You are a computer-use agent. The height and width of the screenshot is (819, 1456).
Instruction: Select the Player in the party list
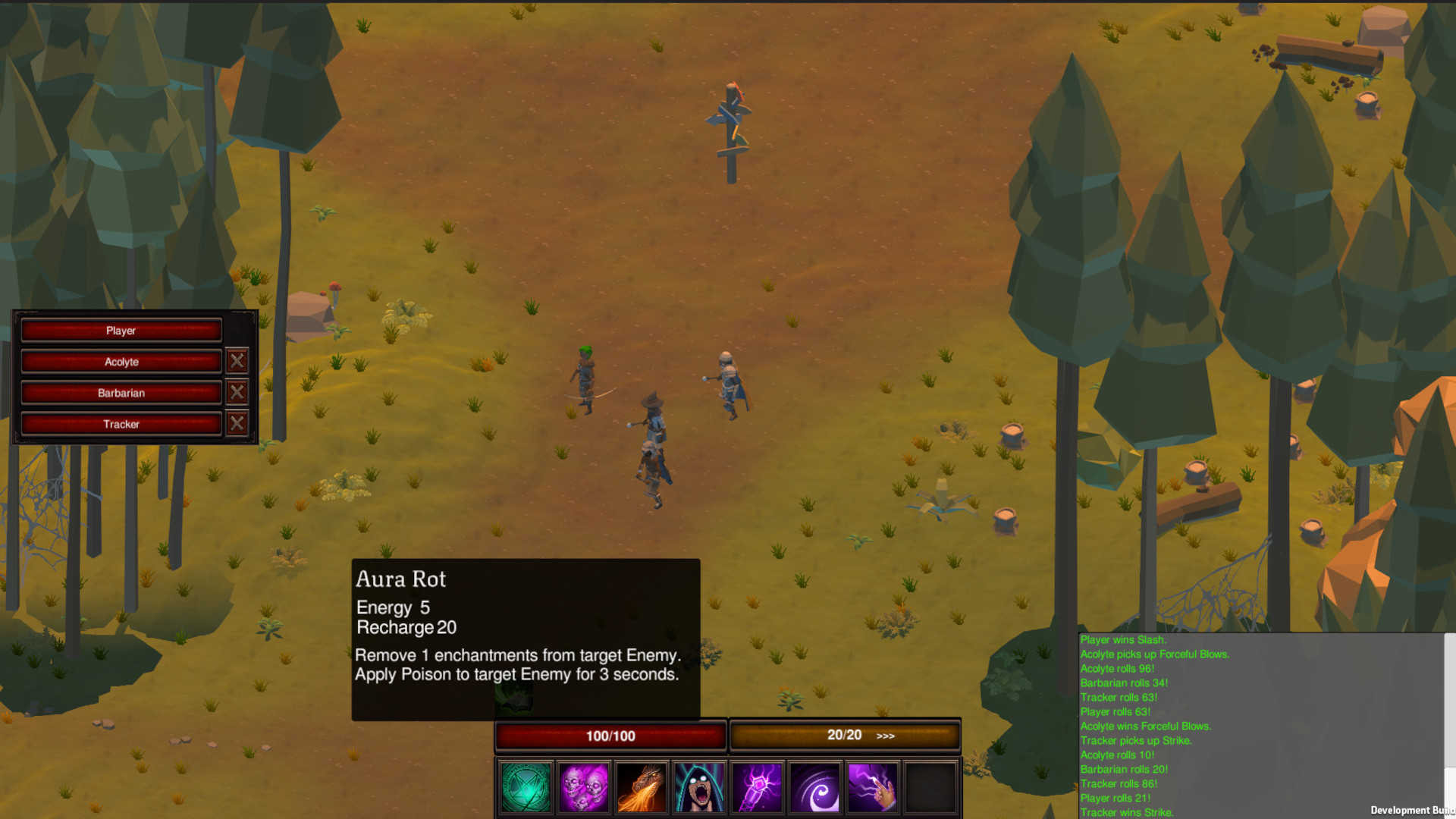tap(121, 330)
